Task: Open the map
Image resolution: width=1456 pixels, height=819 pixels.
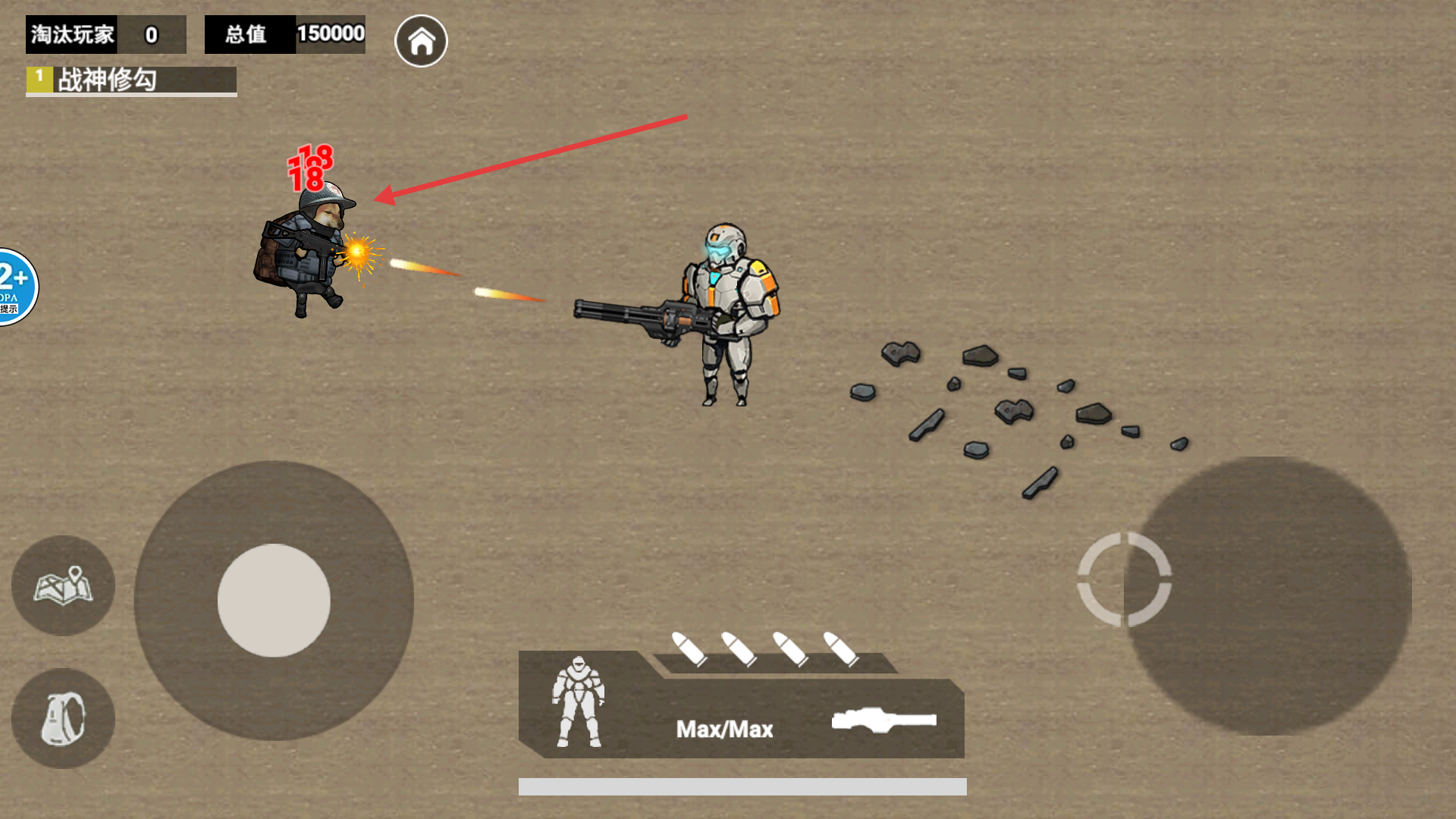Action: pyautogui.click(x=63, y=585)
